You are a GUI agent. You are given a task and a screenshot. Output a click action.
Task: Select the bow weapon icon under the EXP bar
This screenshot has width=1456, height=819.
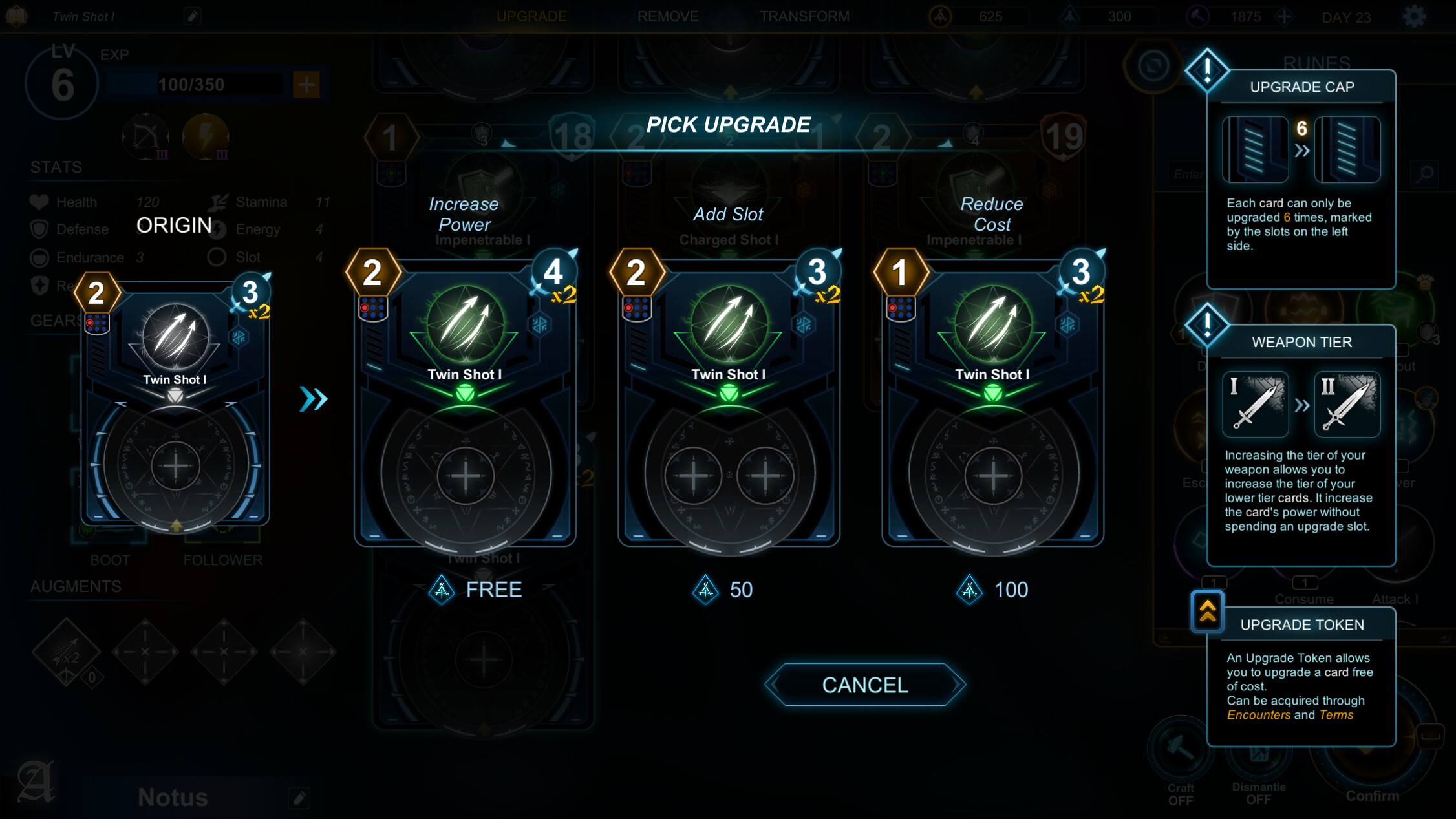point(145,136)
